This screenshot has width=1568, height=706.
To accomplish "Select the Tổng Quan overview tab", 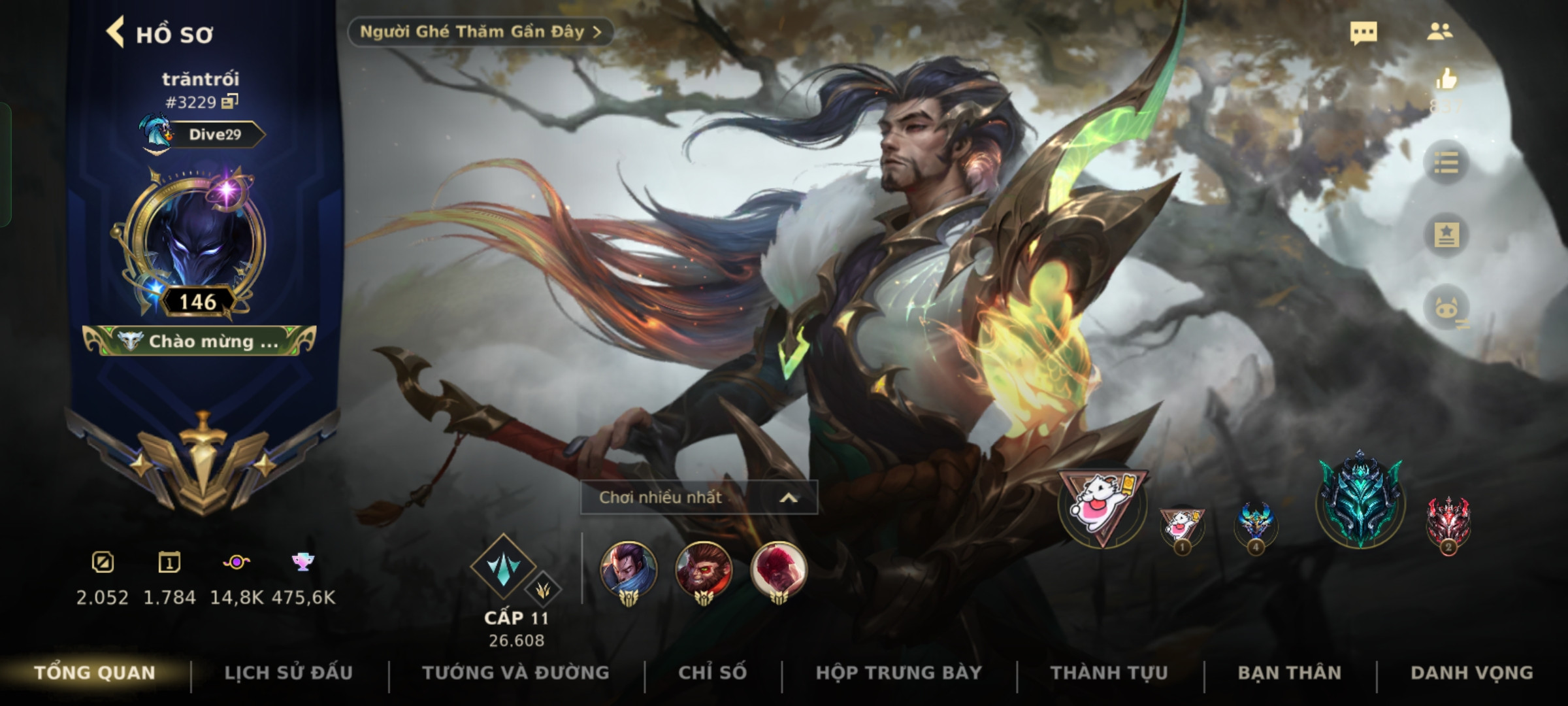I will click(95, 673).
